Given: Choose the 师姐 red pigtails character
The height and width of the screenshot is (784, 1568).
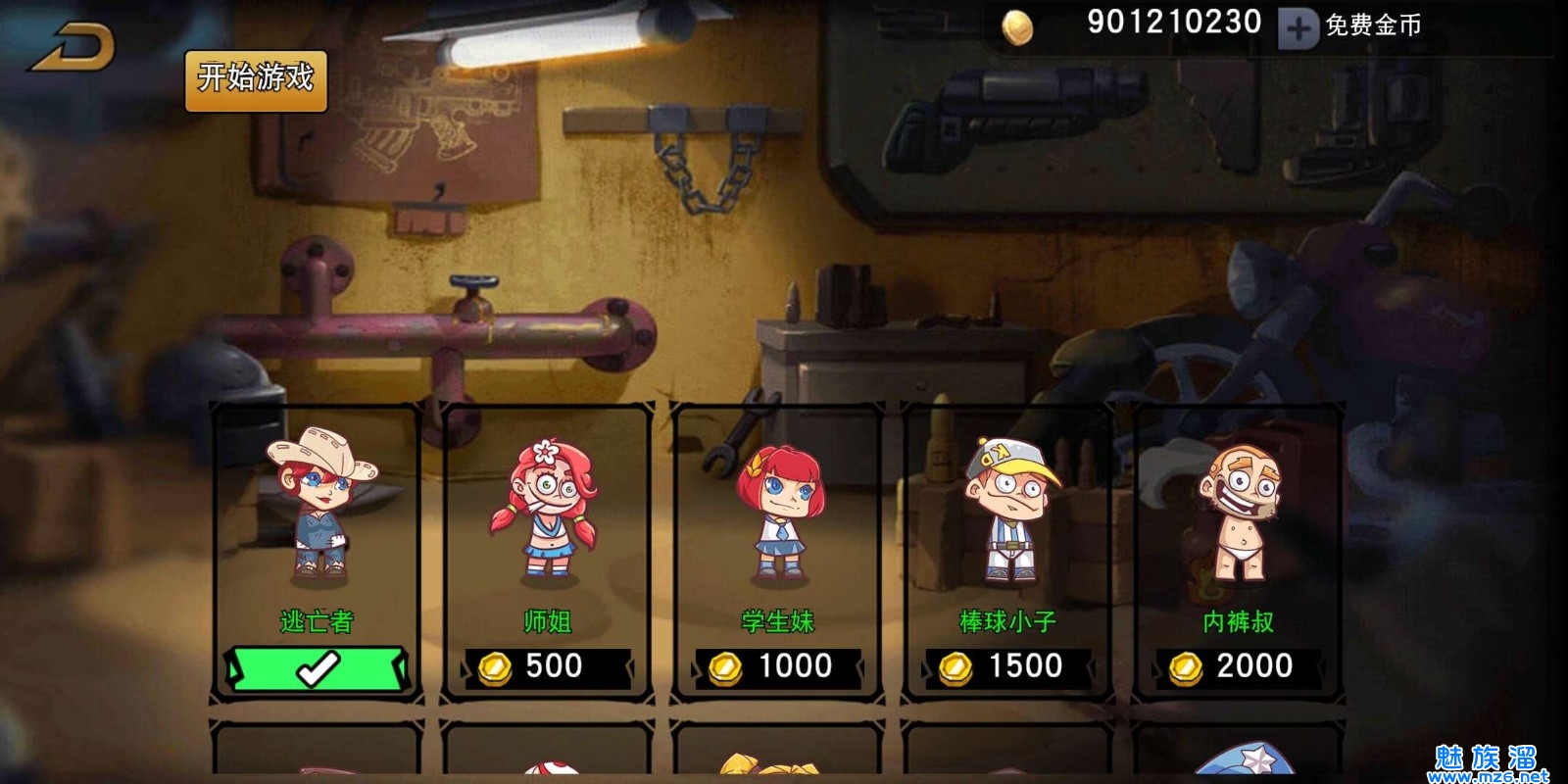Looking at the screenshot, I should pyautogui.click(x=545, y=510).
